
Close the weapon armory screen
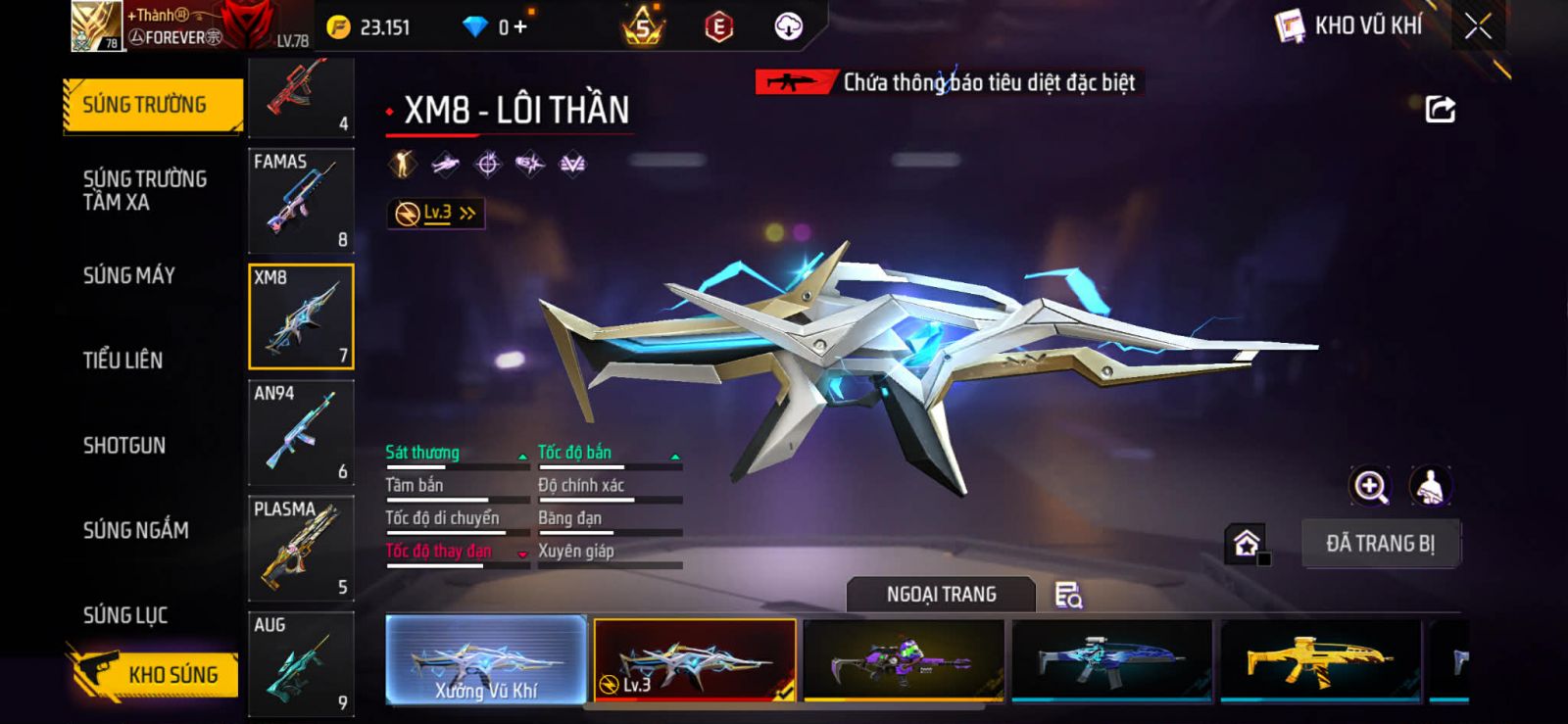1478,26
